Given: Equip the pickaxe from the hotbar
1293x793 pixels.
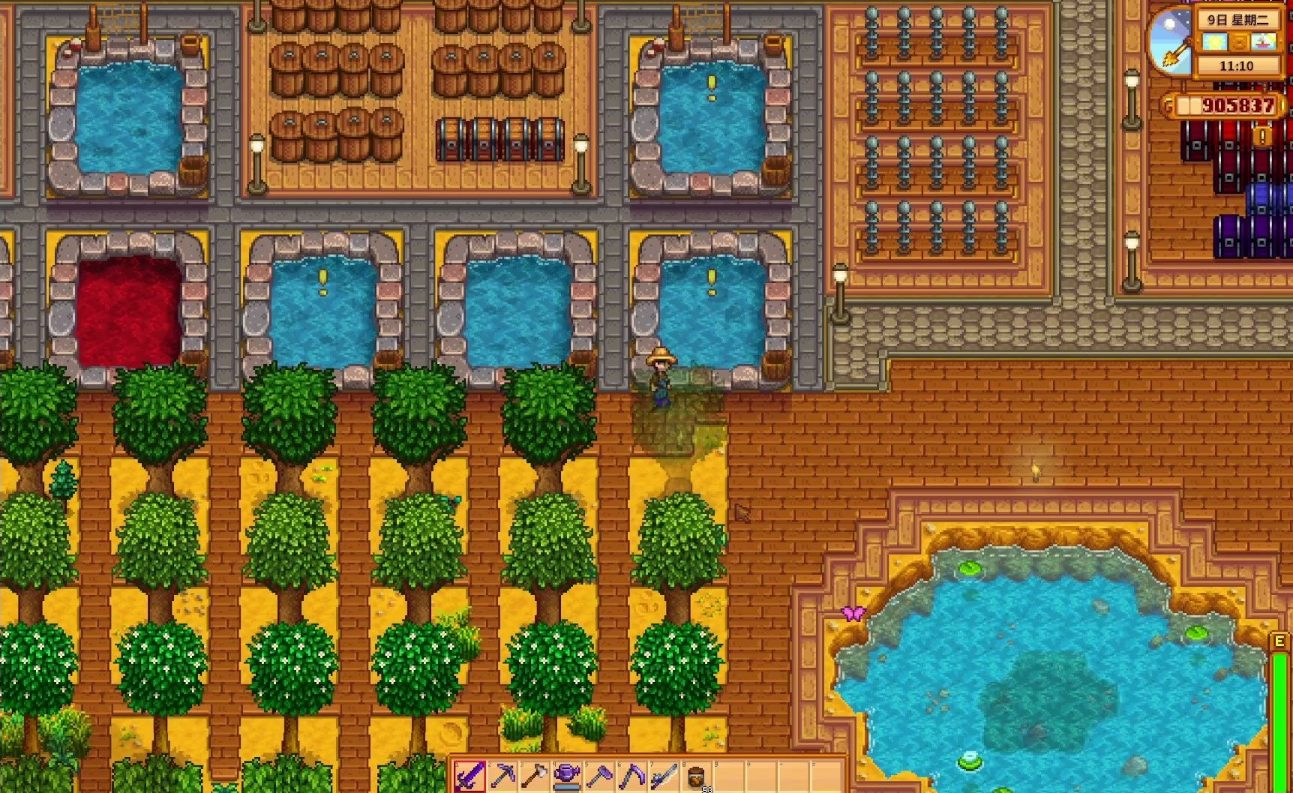Looking at the screenshot, I should click(502, 776).
